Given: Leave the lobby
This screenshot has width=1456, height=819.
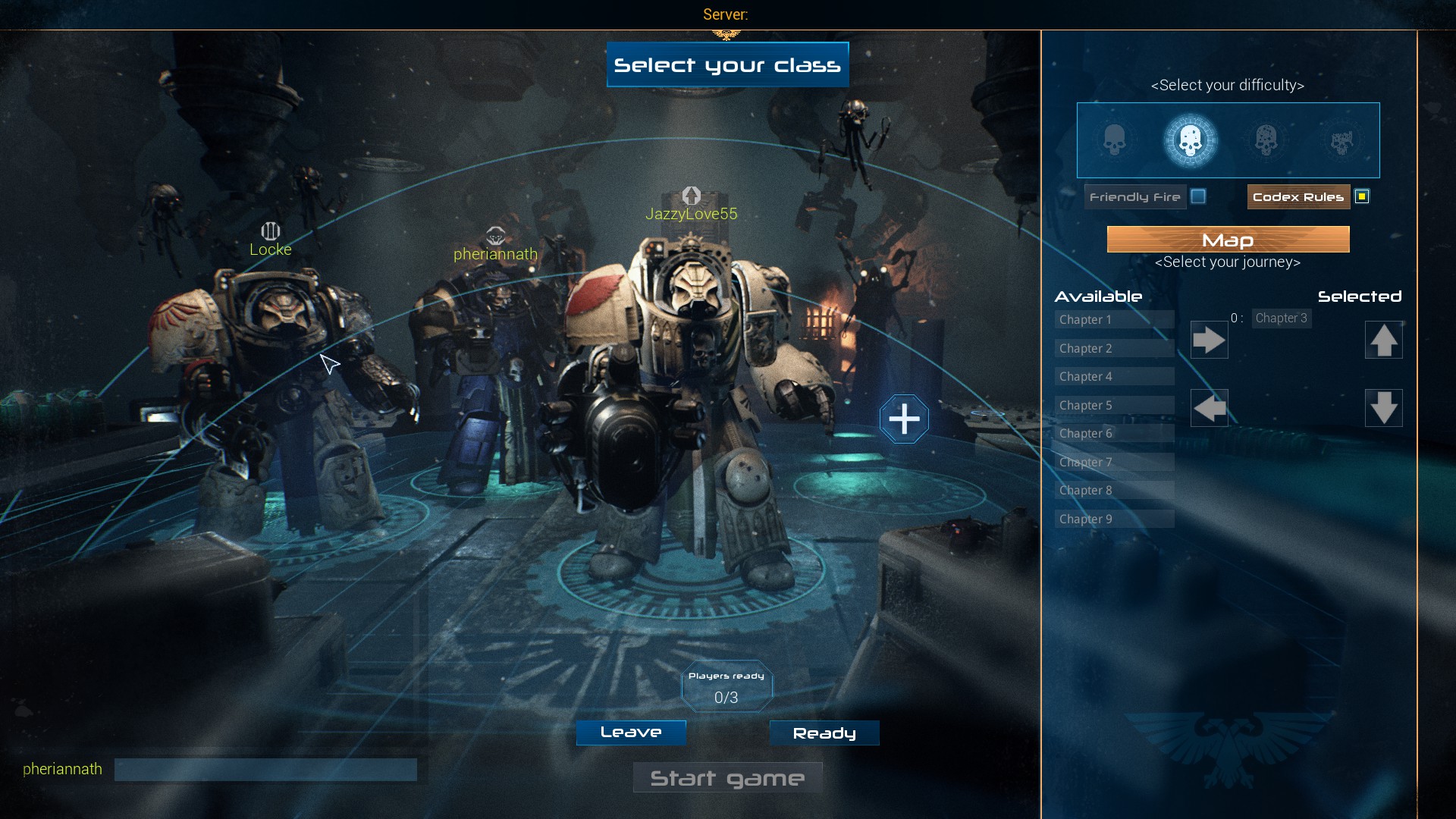Looking at the screenshot, I should coord(631,733).
